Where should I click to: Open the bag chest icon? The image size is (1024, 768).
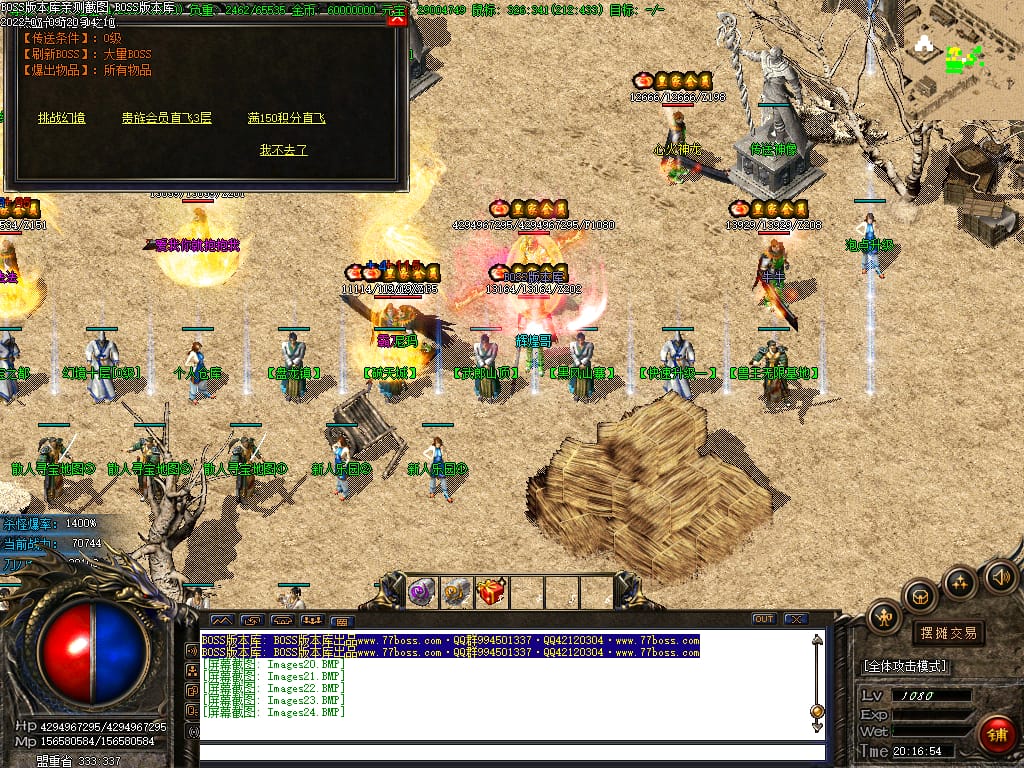click(920, 596)
